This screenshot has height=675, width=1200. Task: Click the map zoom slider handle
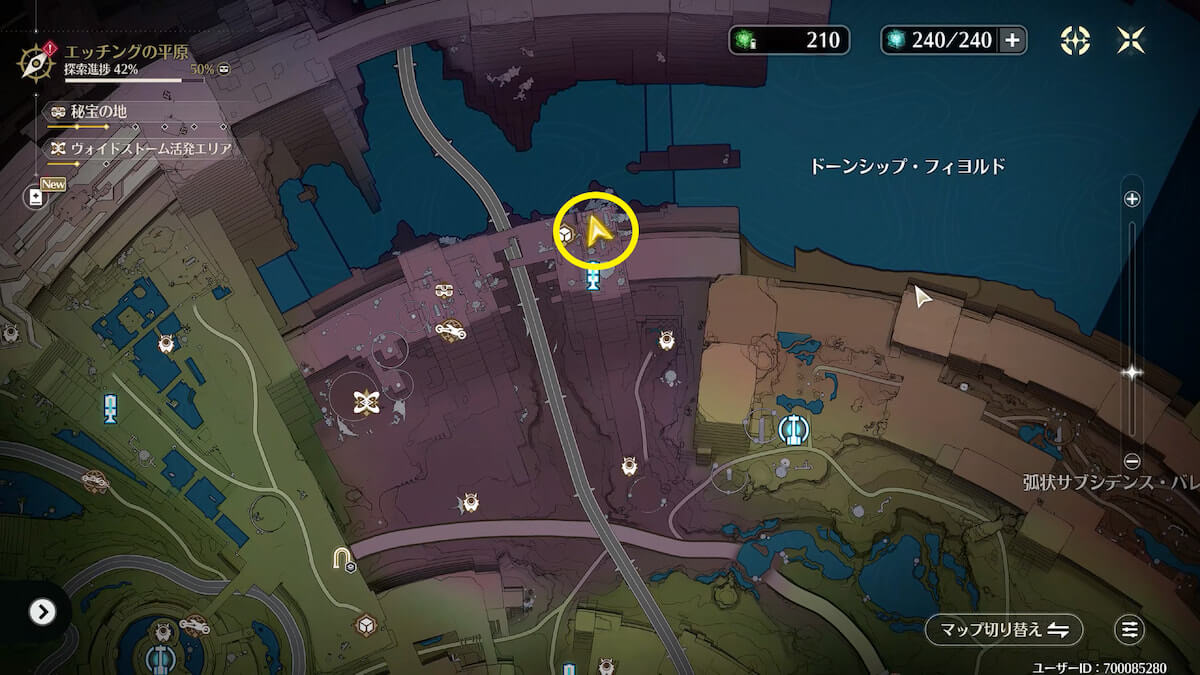pos(1132,372)
